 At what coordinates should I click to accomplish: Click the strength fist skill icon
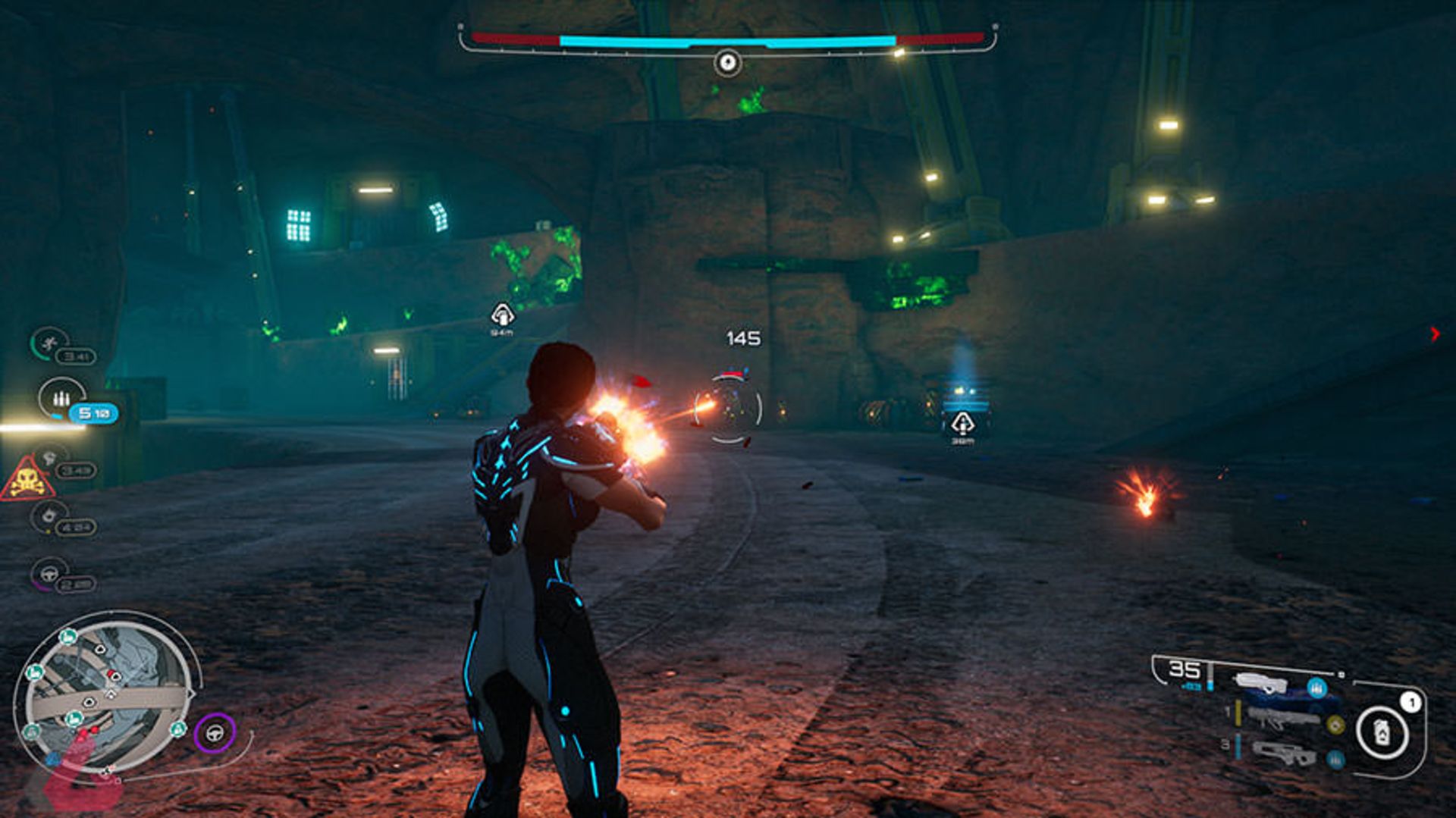click(50, 459)
